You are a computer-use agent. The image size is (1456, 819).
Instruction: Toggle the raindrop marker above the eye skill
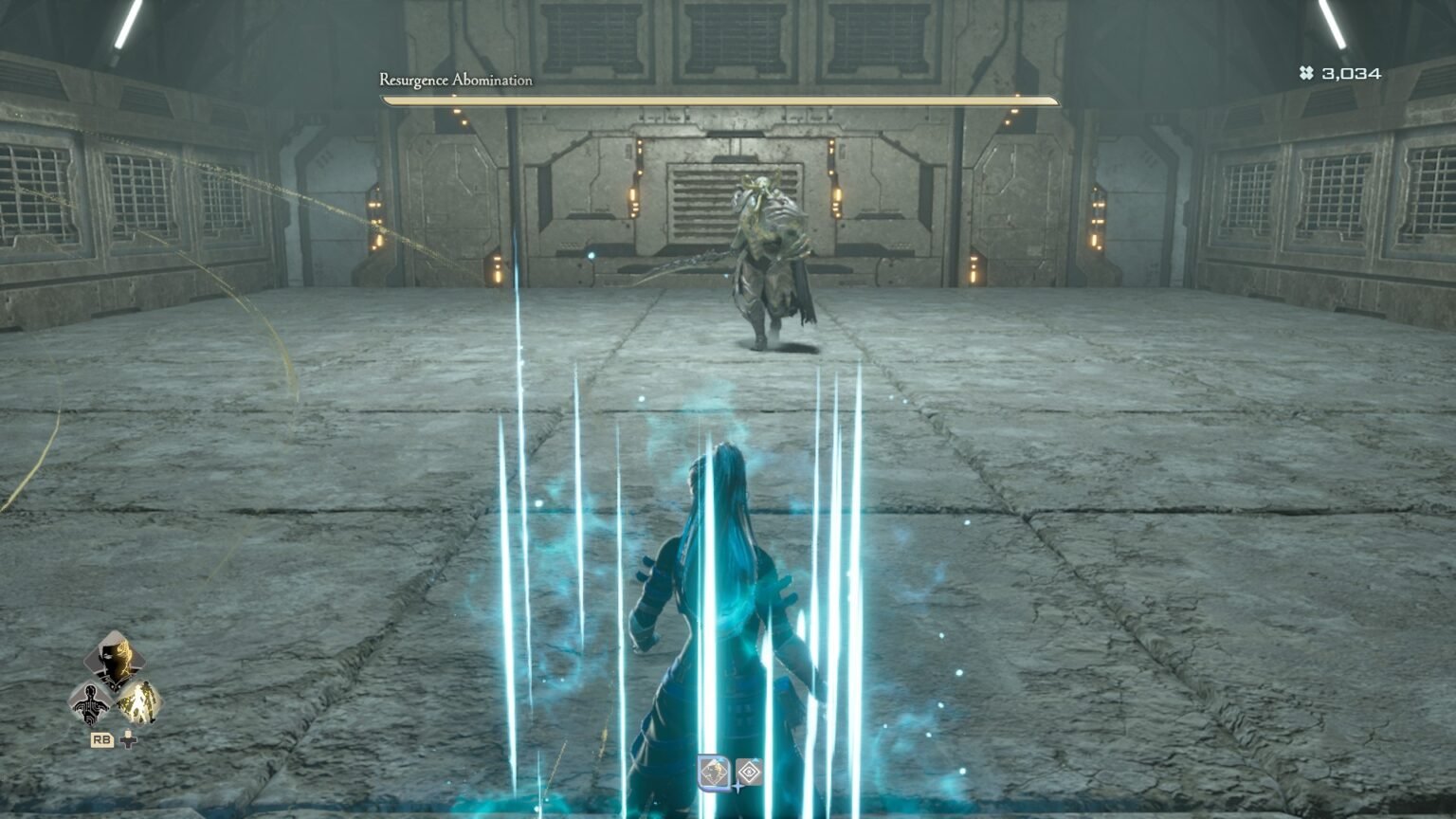pyautogui.click(x=755, y=759)
